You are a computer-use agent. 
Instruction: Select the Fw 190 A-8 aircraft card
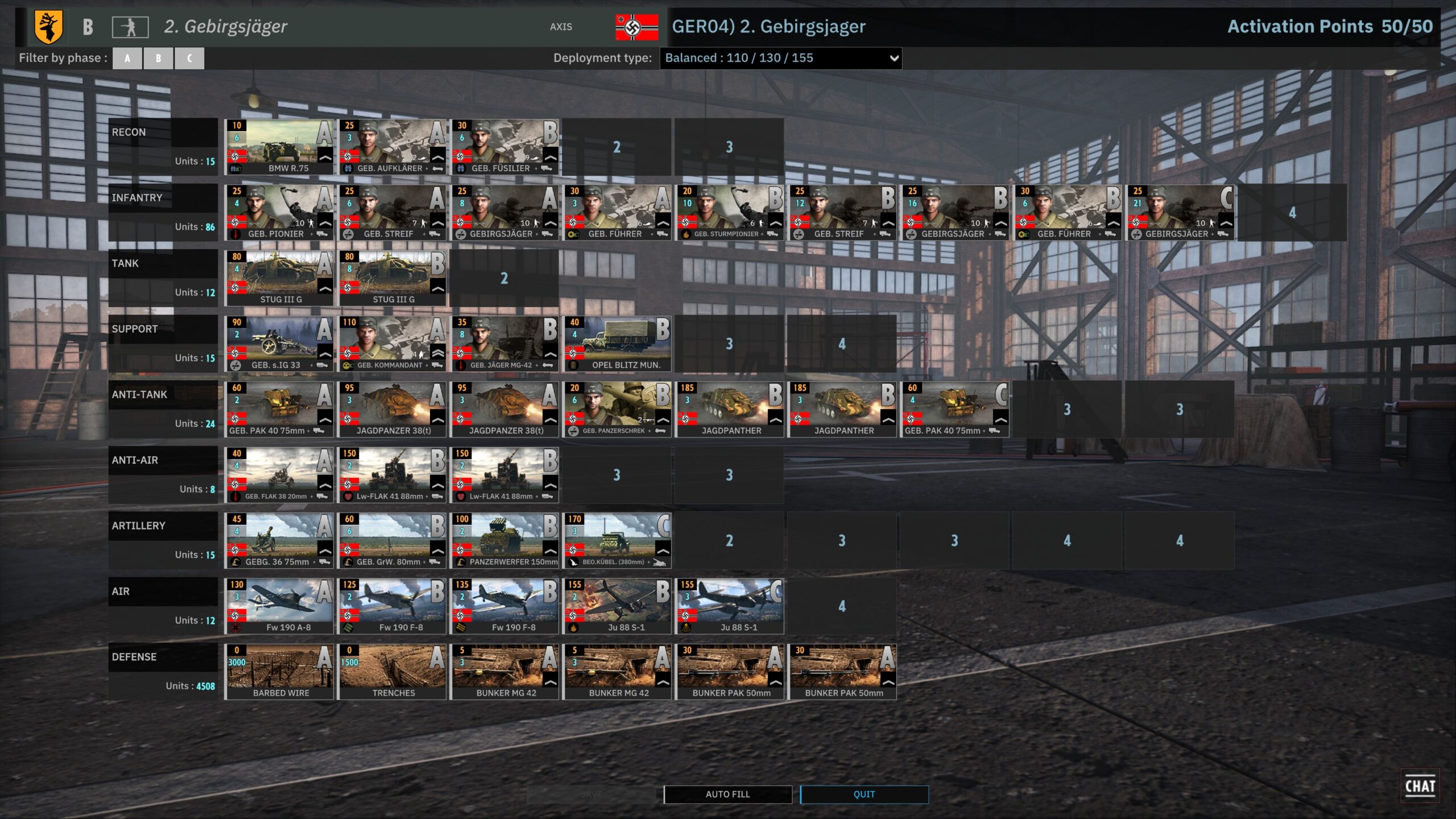(279, 606)
